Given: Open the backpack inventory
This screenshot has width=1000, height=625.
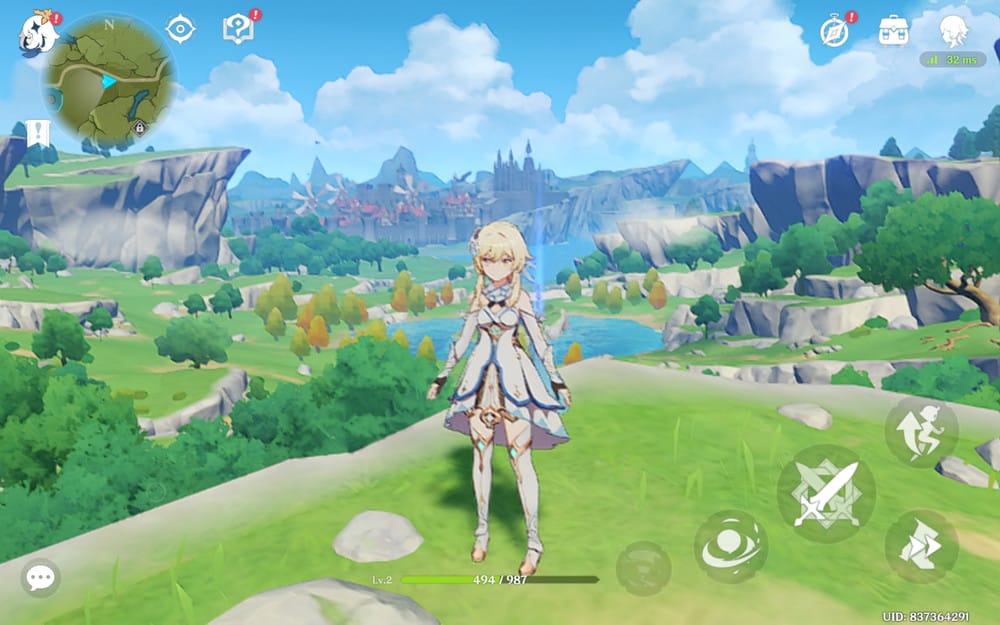Looking at the screenshot, I should pos(893,31).
